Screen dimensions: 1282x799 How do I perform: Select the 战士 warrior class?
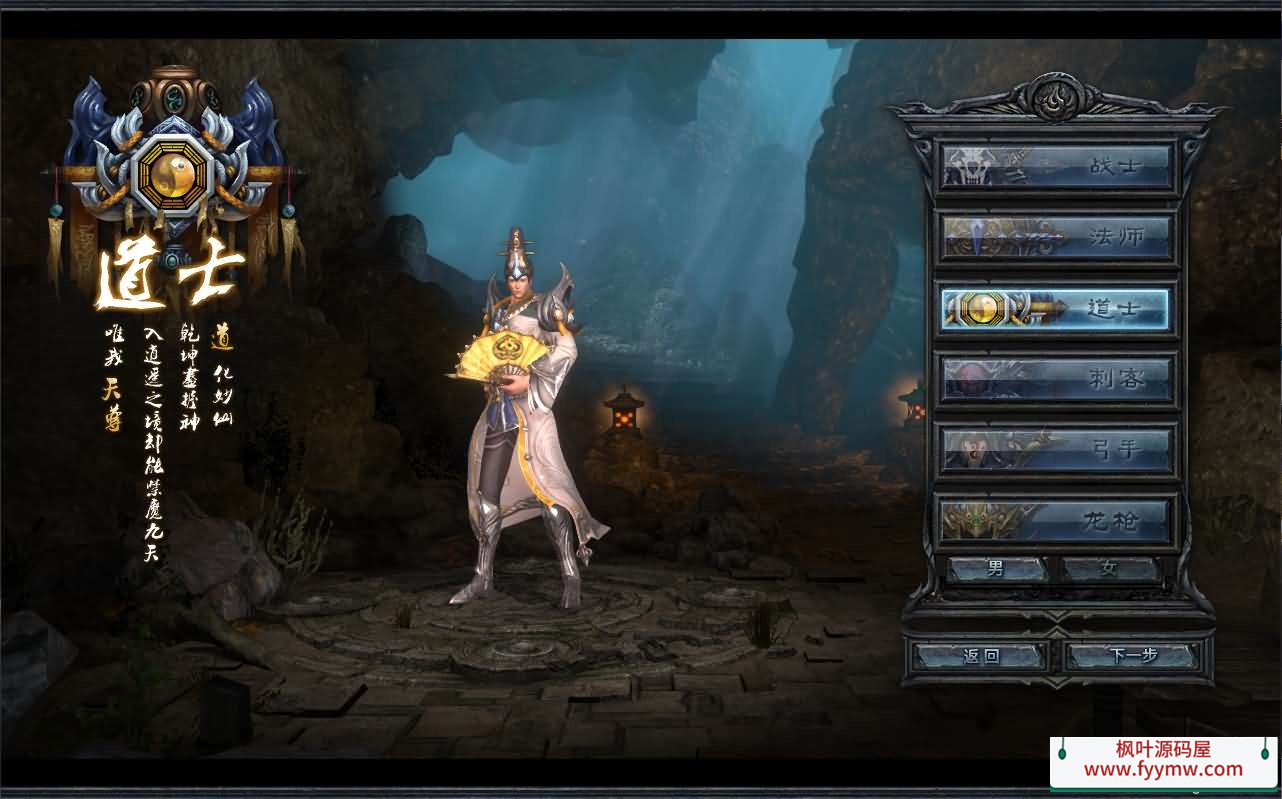[1056, 166]
